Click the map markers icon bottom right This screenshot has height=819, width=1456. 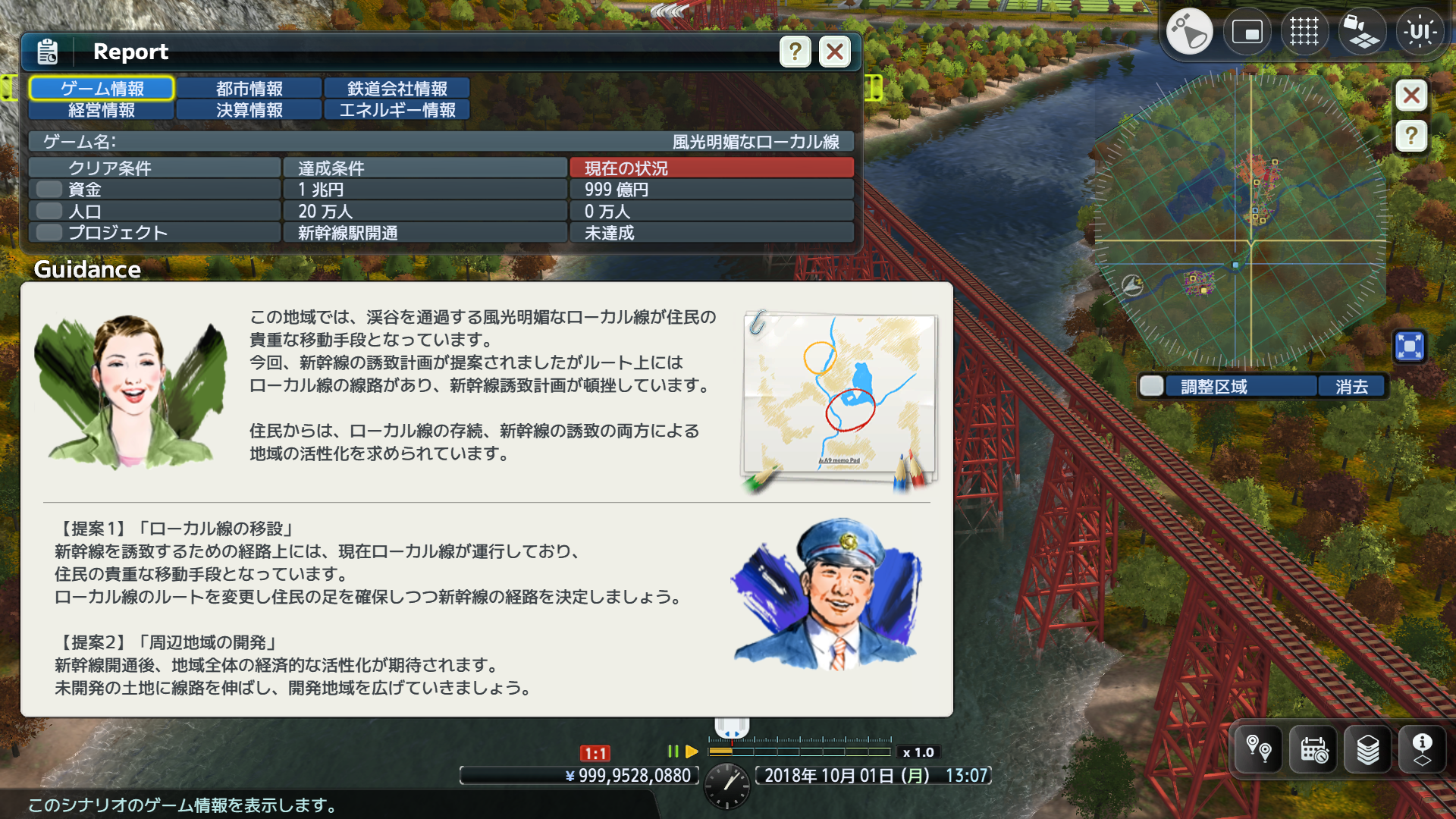click(x=1257, y=749)
